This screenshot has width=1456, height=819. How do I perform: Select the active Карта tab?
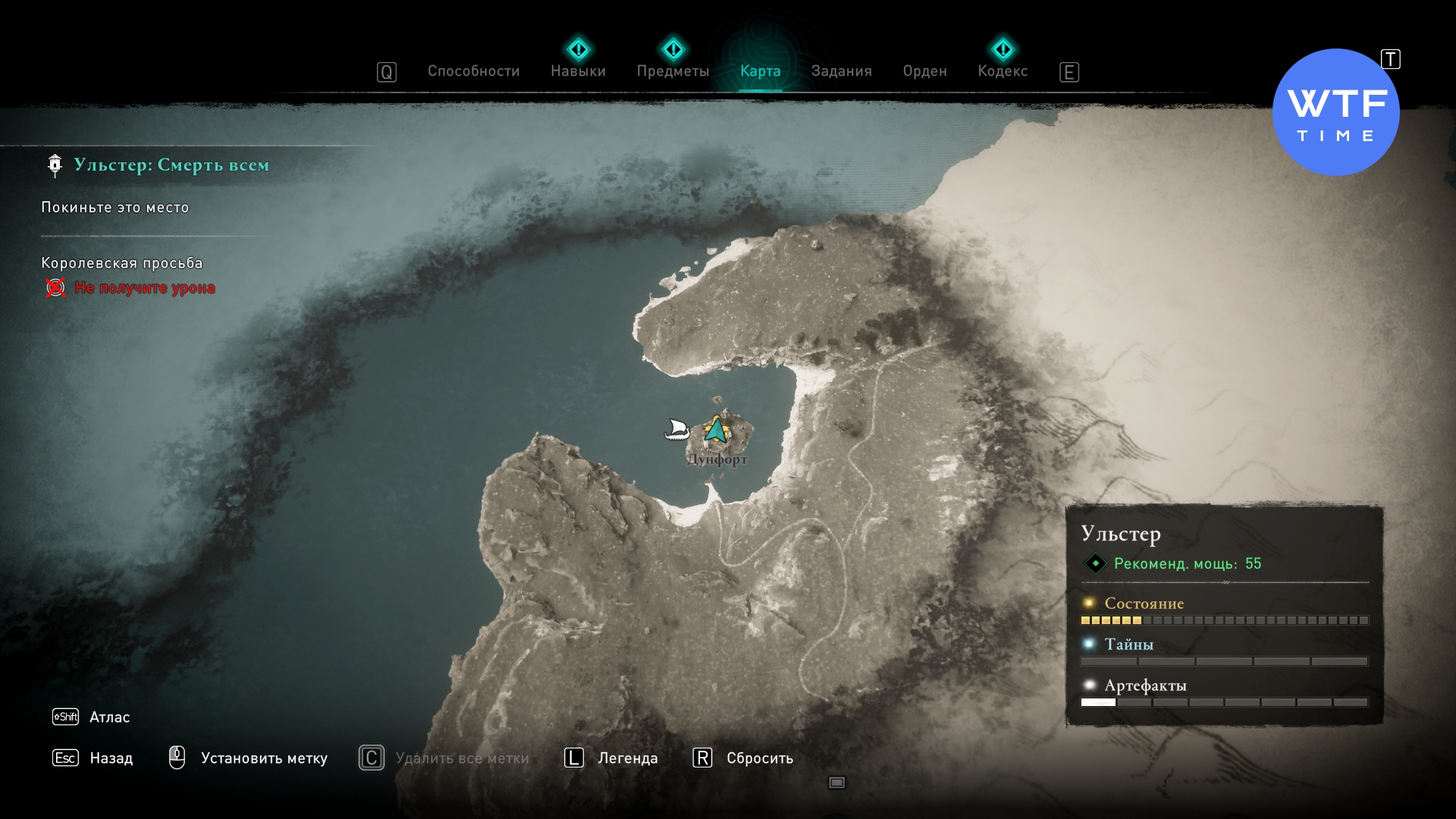760,71
